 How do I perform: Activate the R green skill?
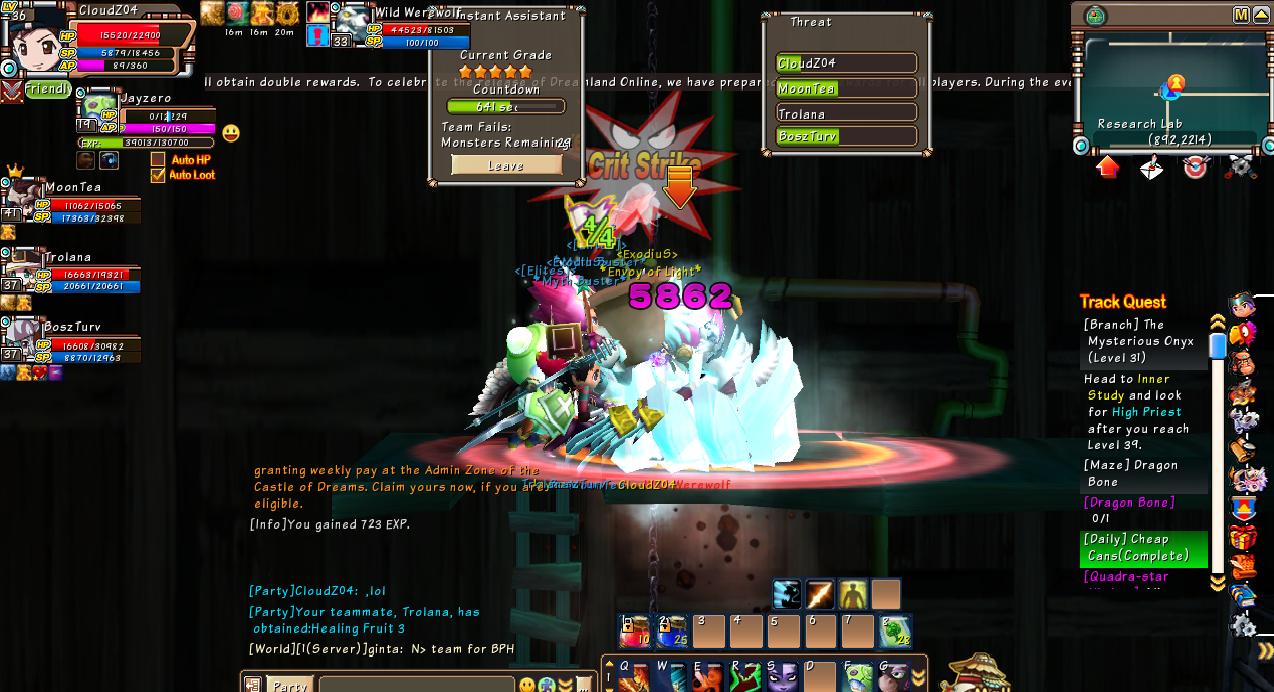pos(745,678)
